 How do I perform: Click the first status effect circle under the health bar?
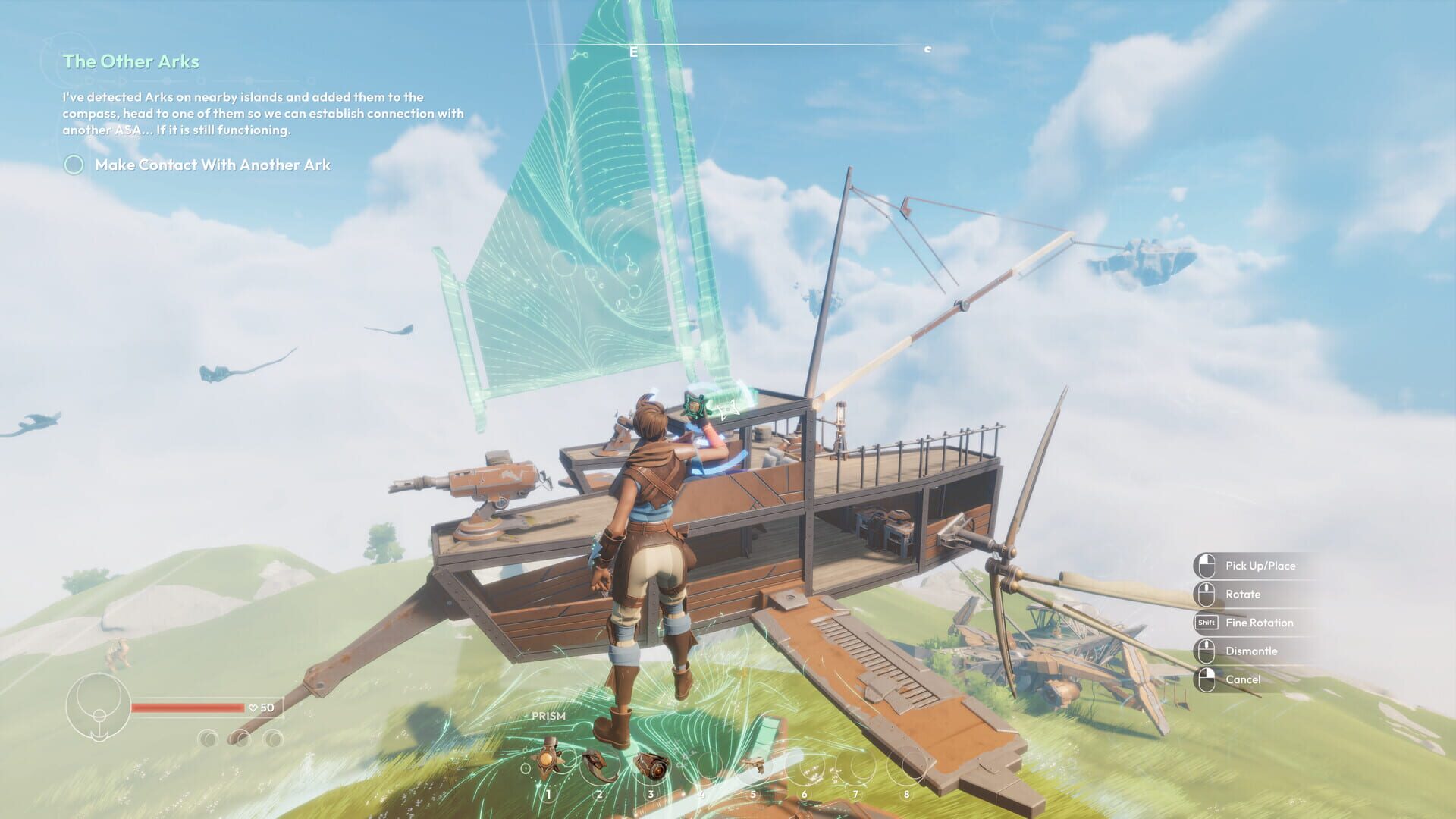207,738
